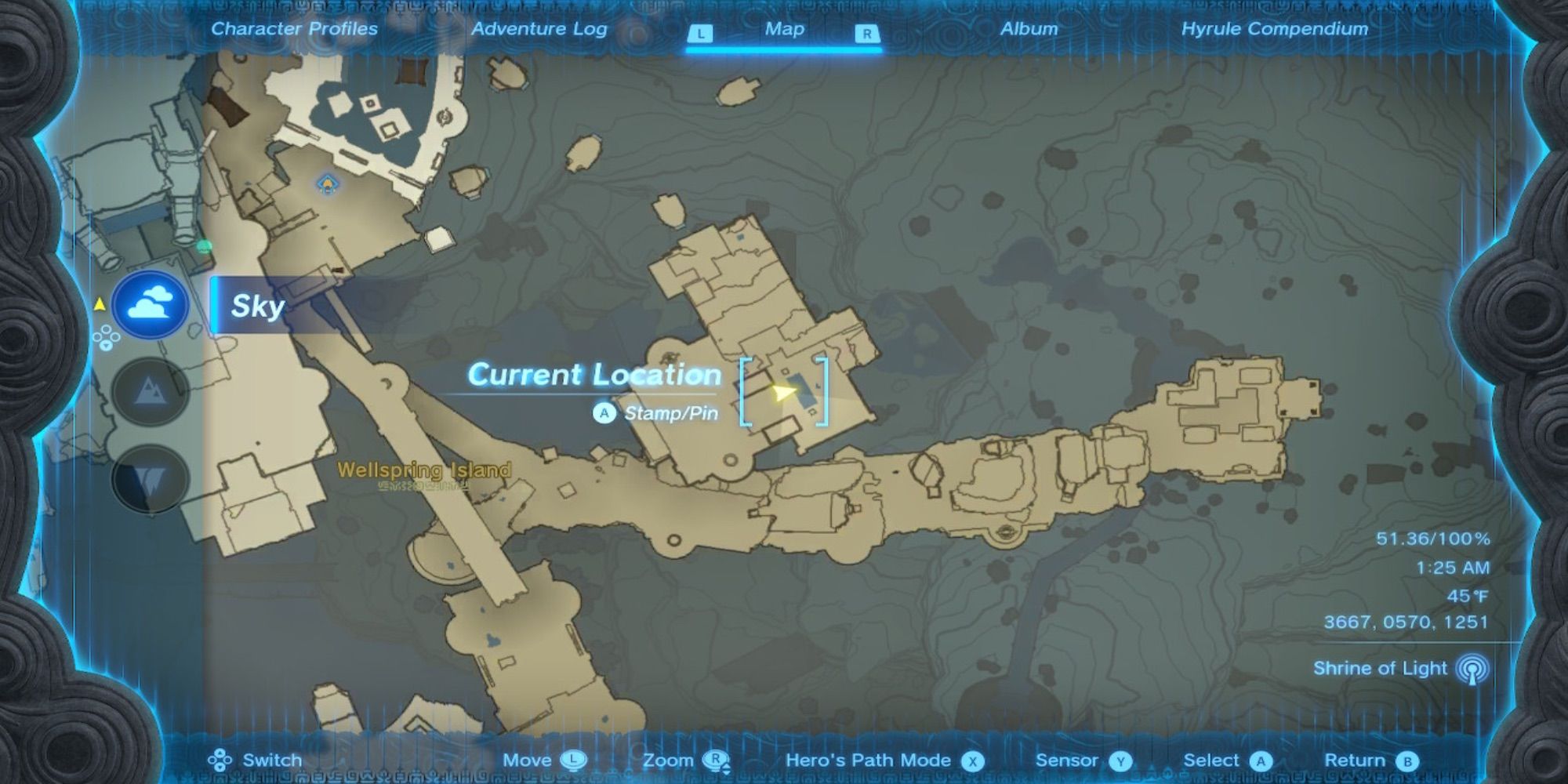Activate Hero's Path Mode

pos(884,760)
